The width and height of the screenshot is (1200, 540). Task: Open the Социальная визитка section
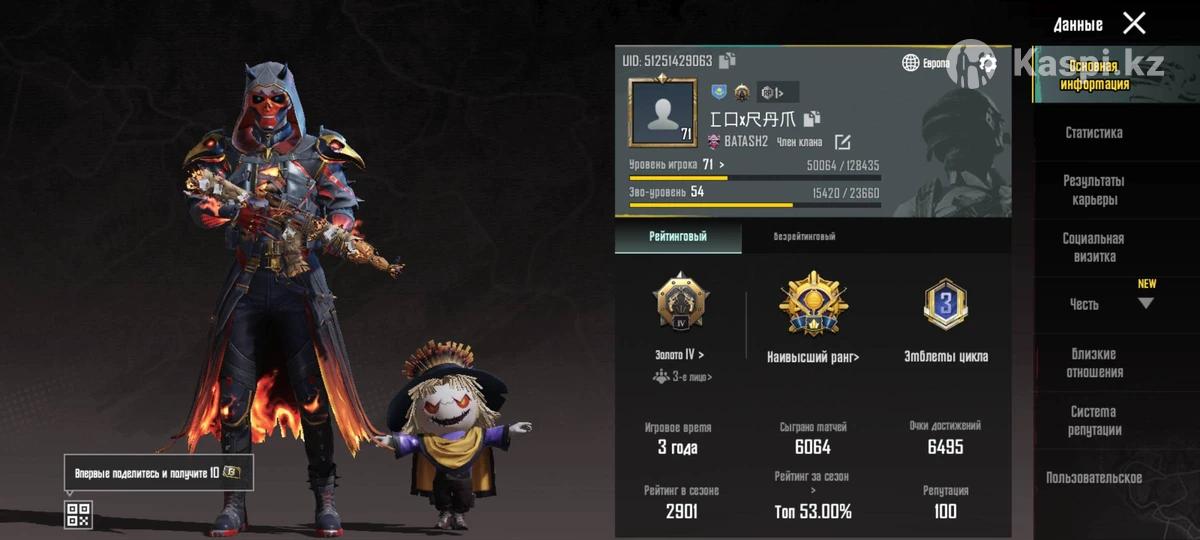click(x=1093, y=248)
